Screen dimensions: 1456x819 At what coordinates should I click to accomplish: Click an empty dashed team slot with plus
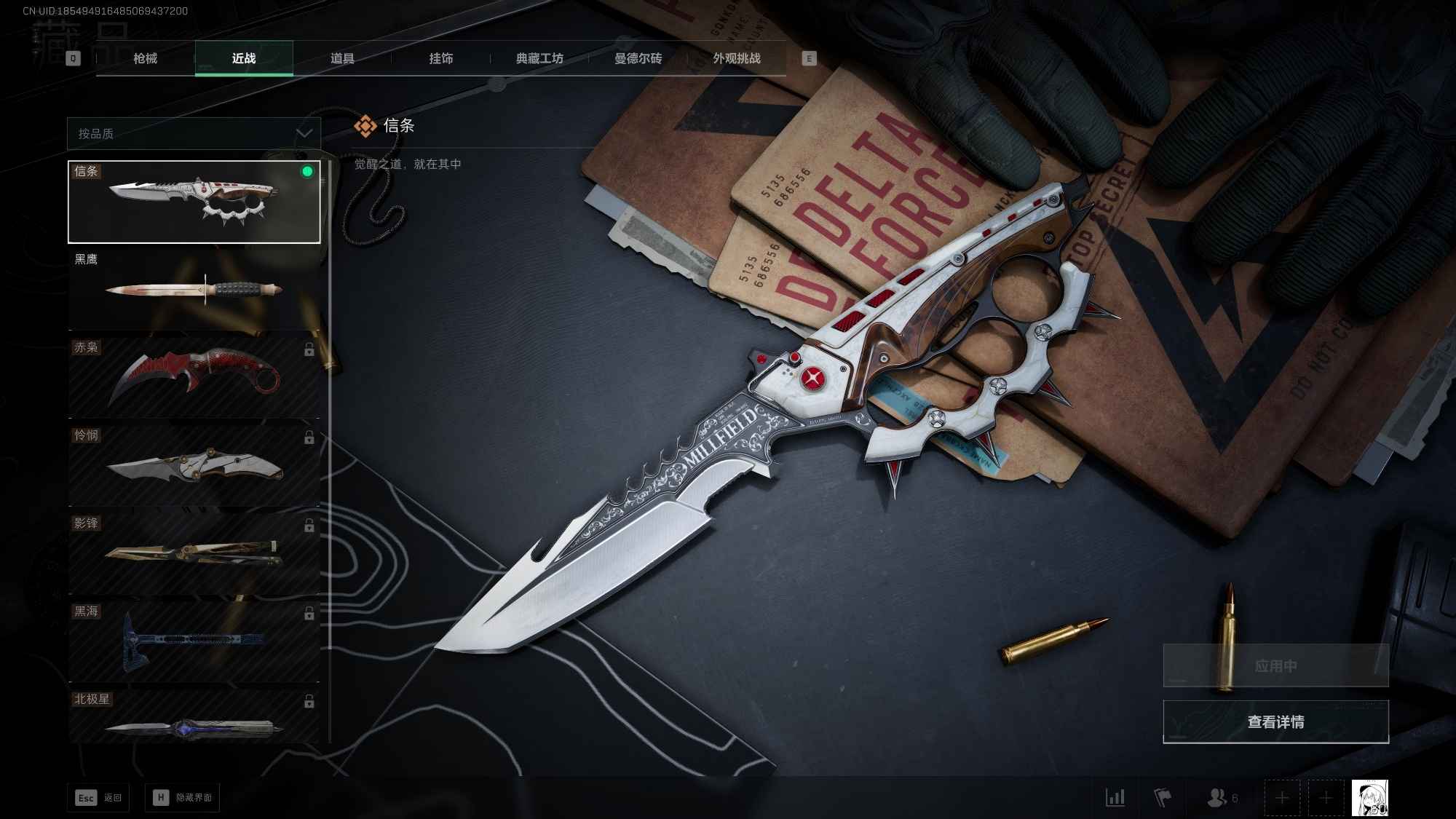(1281, 798)
